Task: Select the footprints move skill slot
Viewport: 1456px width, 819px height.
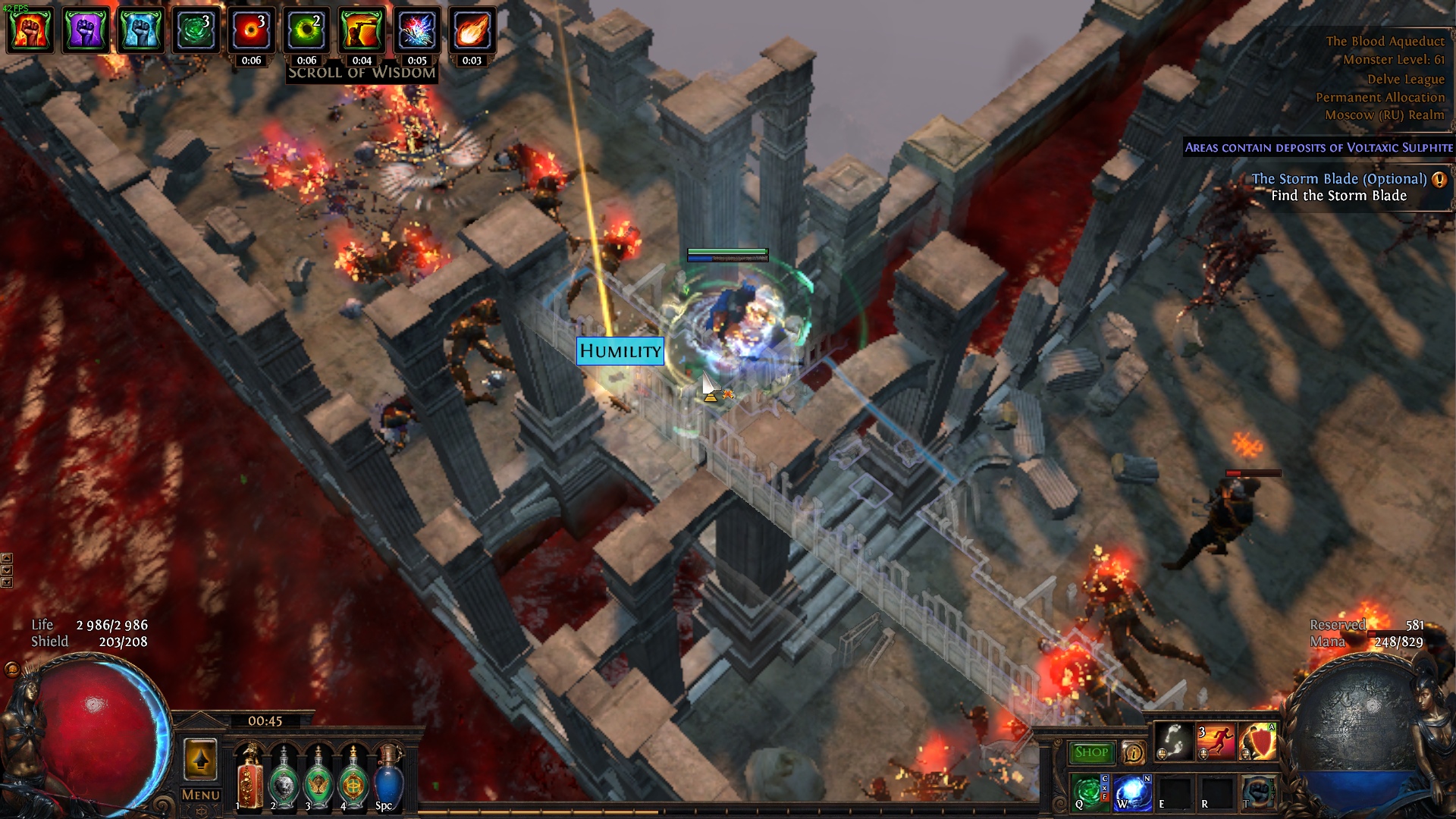Action: click(x=1174, y=742)
